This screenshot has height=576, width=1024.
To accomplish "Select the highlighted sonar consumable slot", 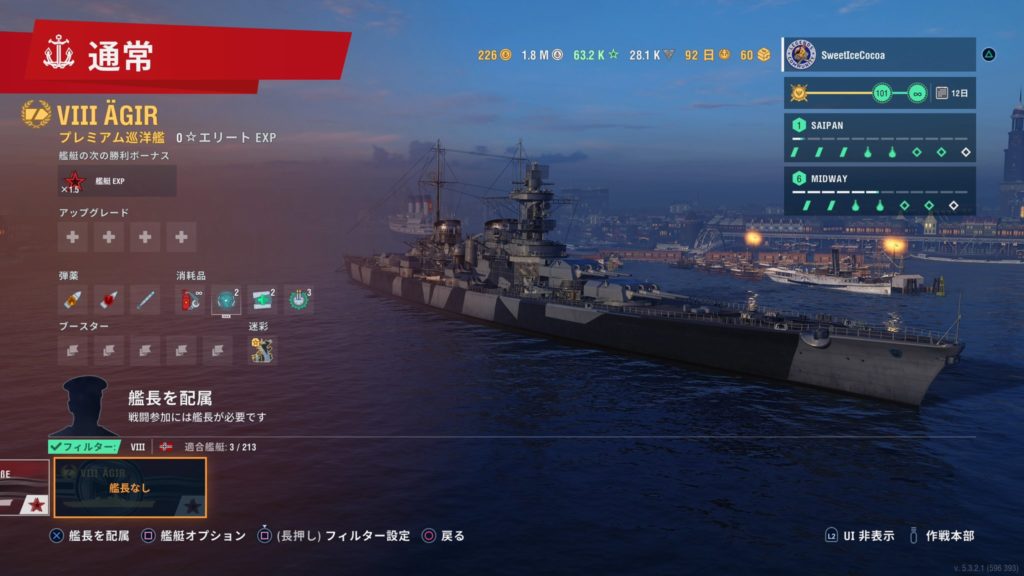I will [226, 300].
